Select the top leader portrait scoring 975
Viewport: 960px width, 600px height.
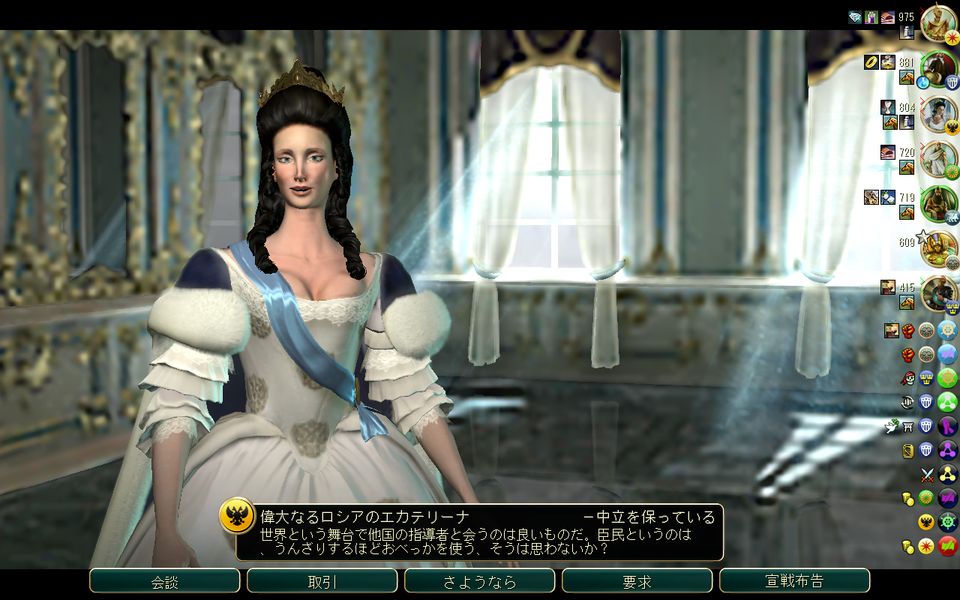pos(938,22)
